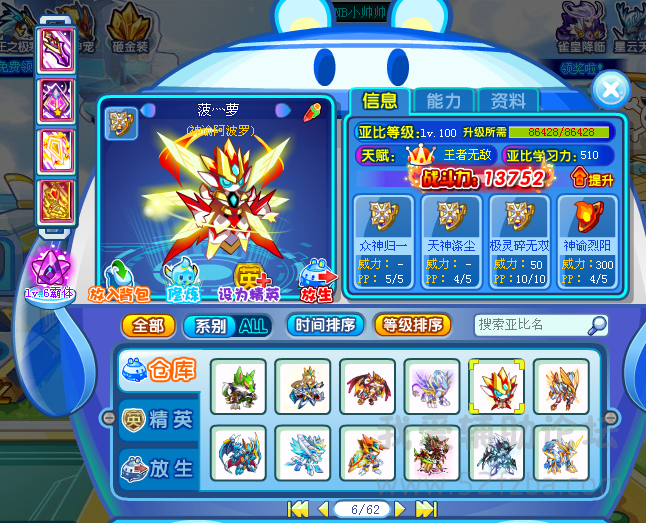The width and height of the screenshot is (646, 523).
Task: Switch to the 能力 tab
Action: click(x=443, y=101)
